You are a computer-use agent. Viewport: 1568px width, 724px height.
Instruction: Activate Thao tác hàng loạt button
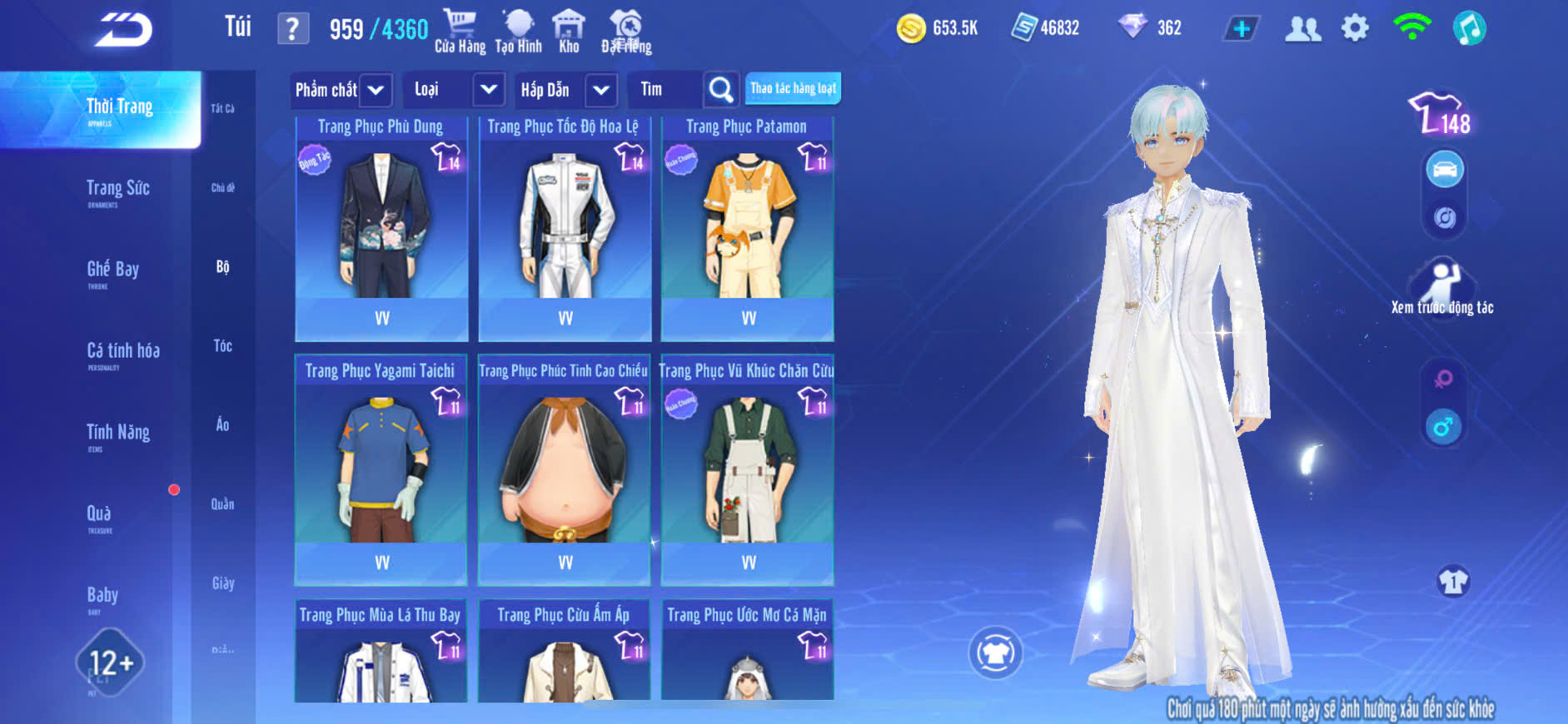pos(793,88)
